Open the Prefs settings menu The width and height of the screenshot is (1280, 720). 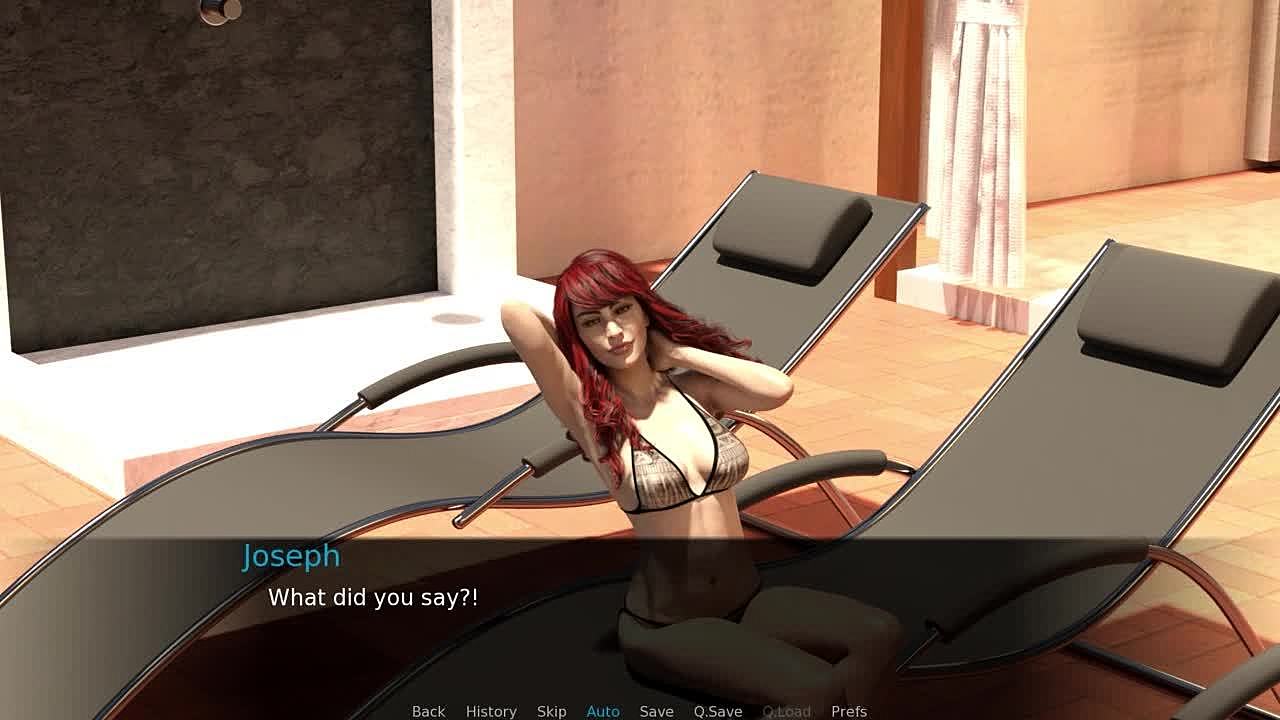pos(849,711)
